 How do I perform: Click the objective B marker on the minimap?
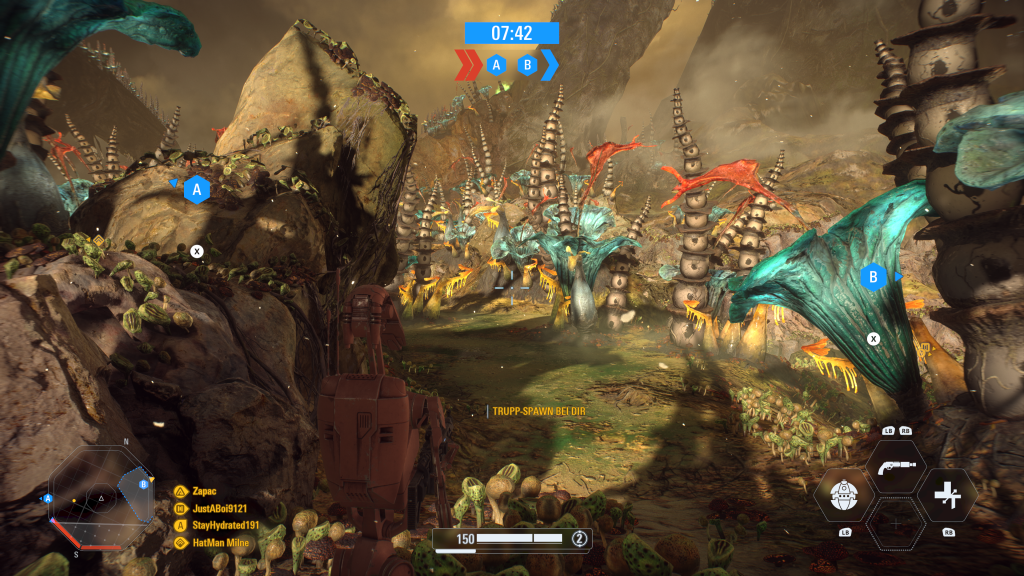(144, 484)
